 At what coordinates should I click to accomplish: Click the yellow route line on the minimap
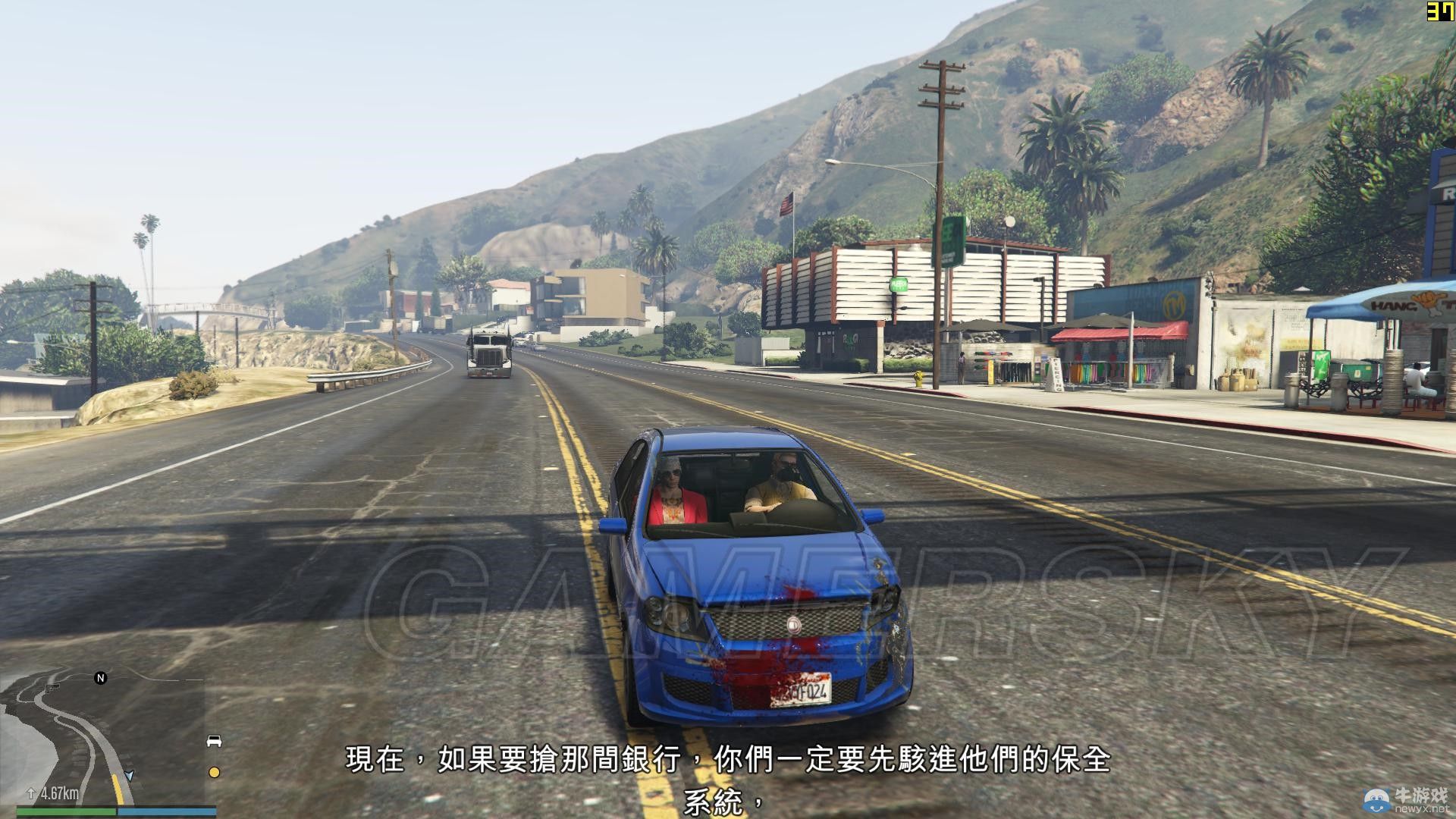[x=119, y=789]
